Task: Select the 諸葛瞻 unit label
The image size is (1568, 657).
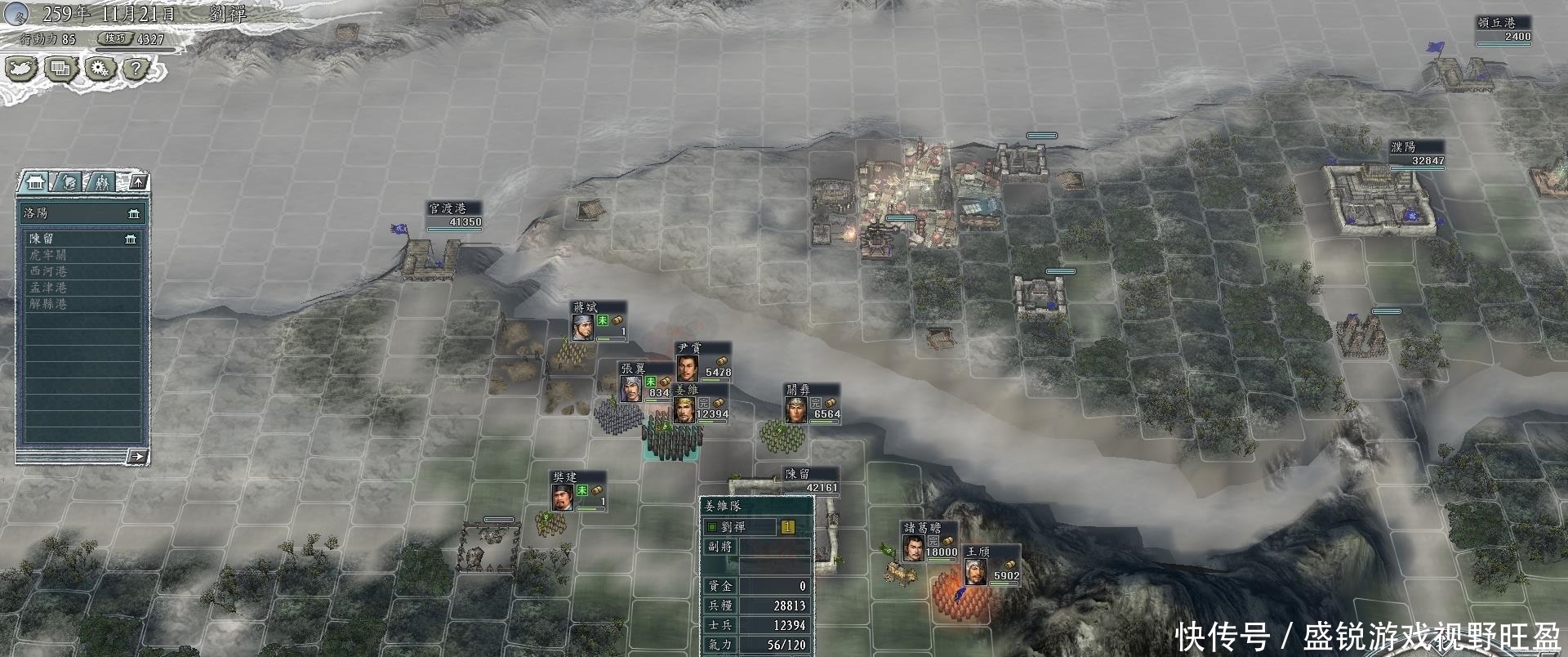Action: point(920,529)
